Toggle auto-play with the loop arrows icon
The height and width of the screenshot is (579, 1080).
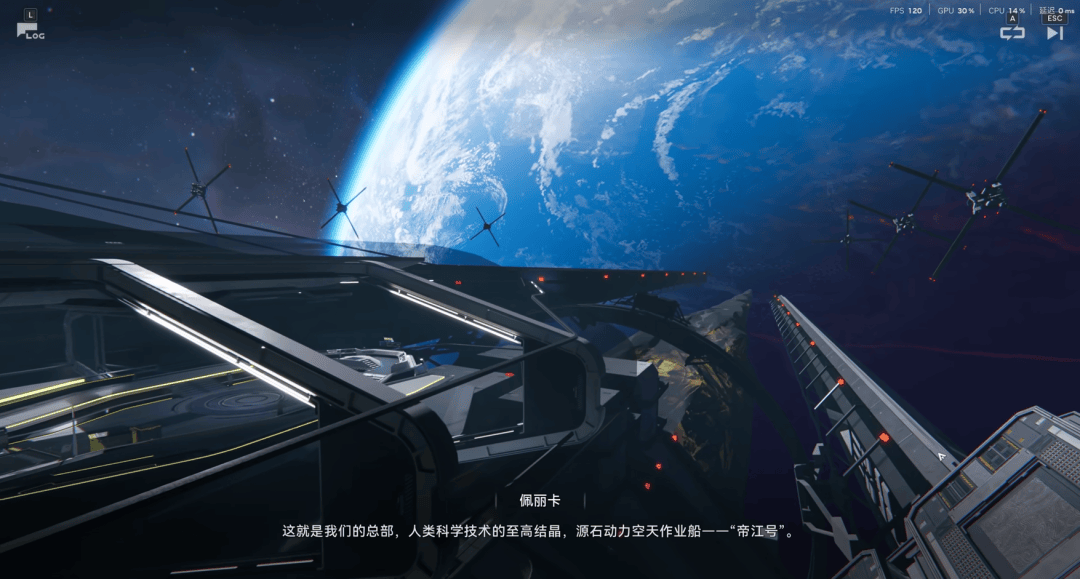click(x=1012, y=32)
